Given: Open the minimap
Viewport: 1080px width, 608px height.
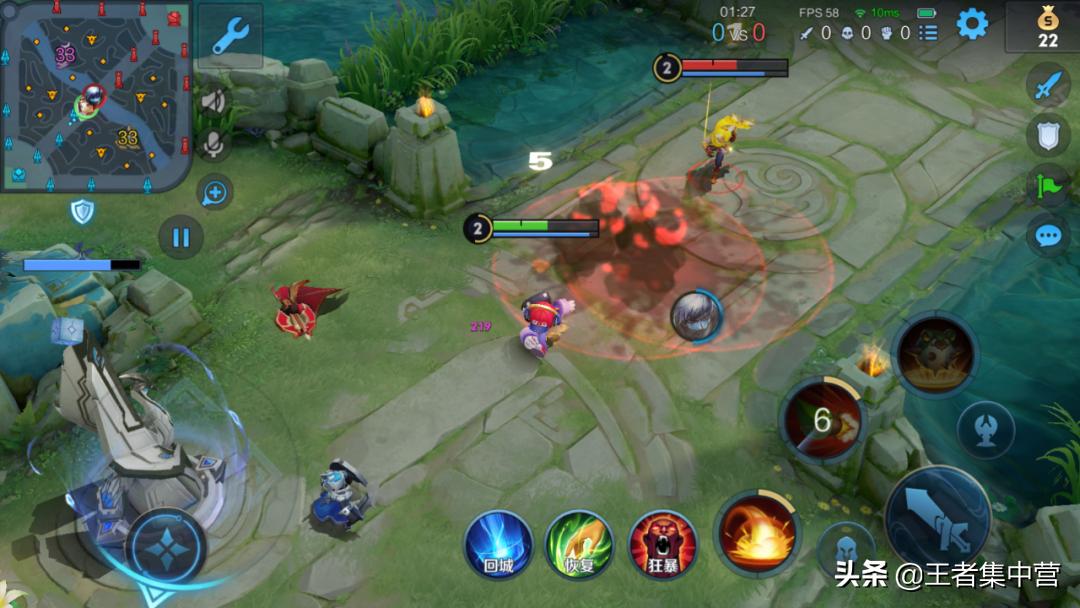Looking at the screenshot, I should (x=95, y=96).
